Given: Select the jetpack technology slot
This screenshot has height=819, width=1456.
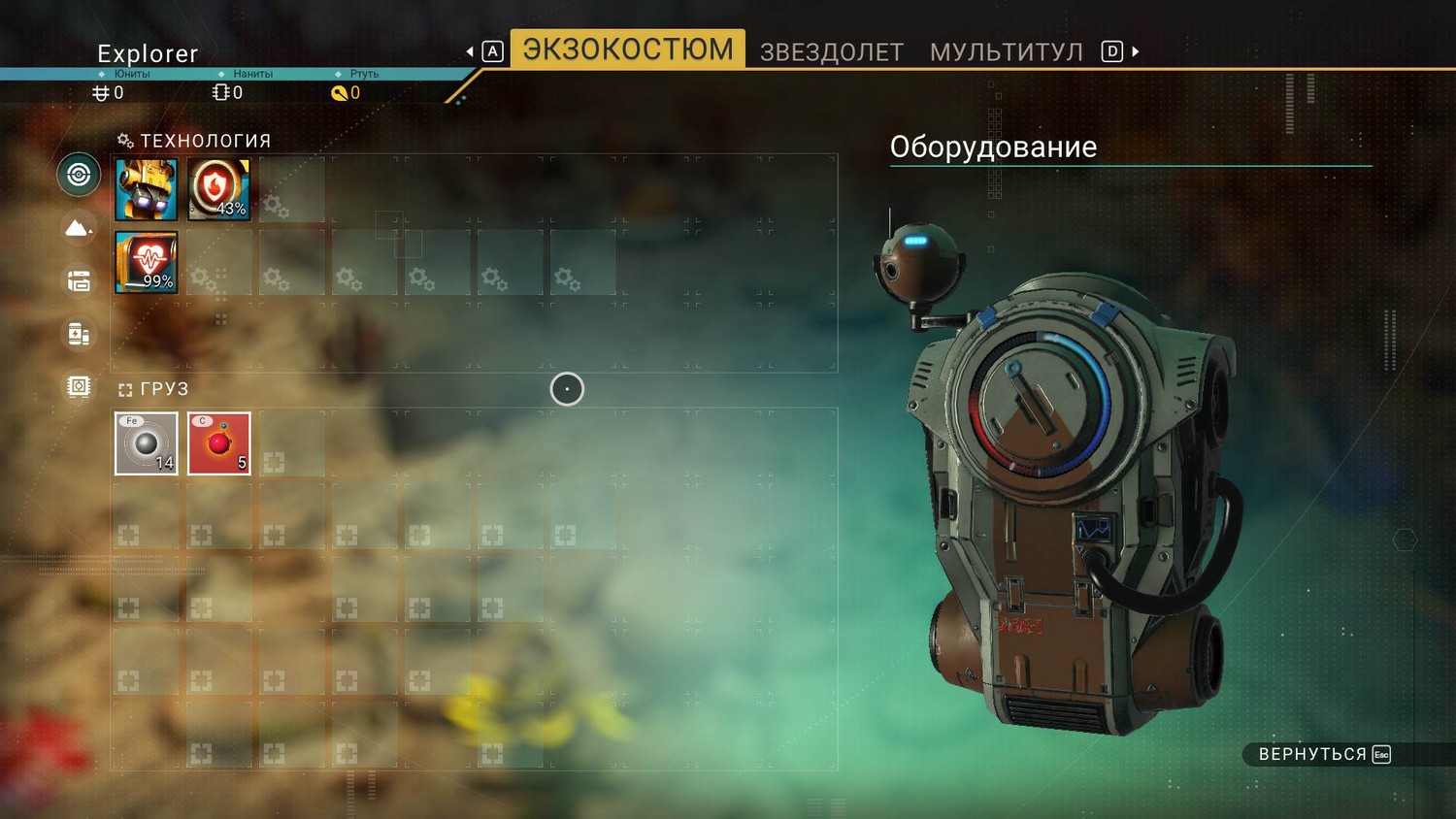Looking at the screenshot, I should click(147, 189).
